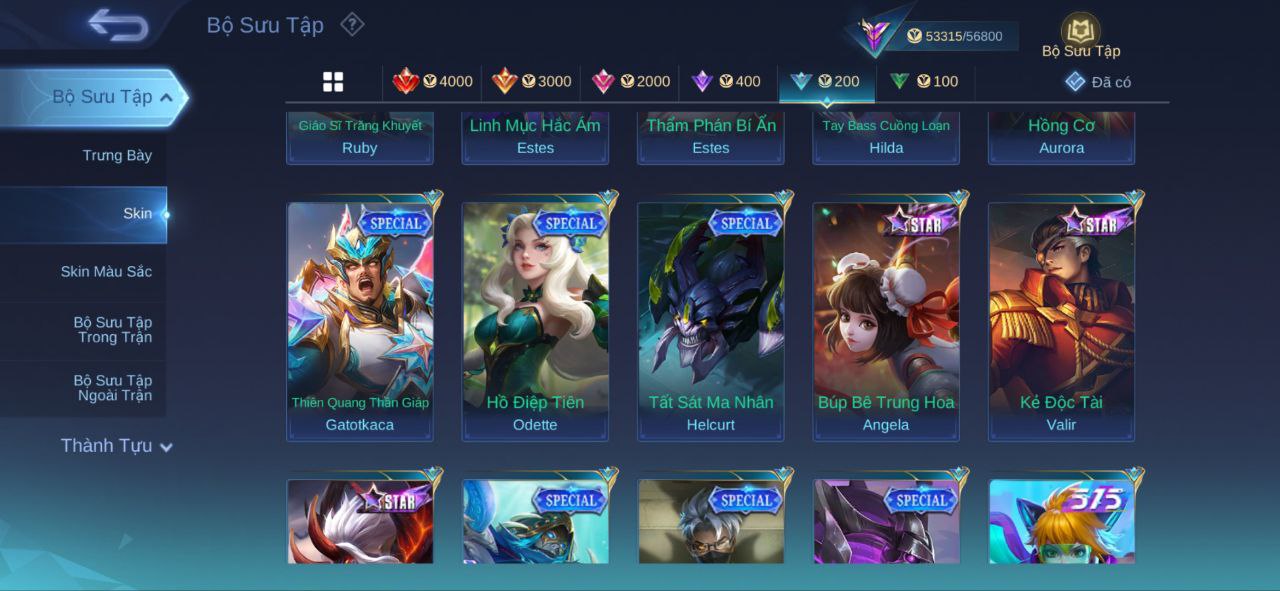This screenshot has height=591, width=1280.
Task: Collapse the Bộ Sưu Tập sidebar section
Action: tap(166, 98)
